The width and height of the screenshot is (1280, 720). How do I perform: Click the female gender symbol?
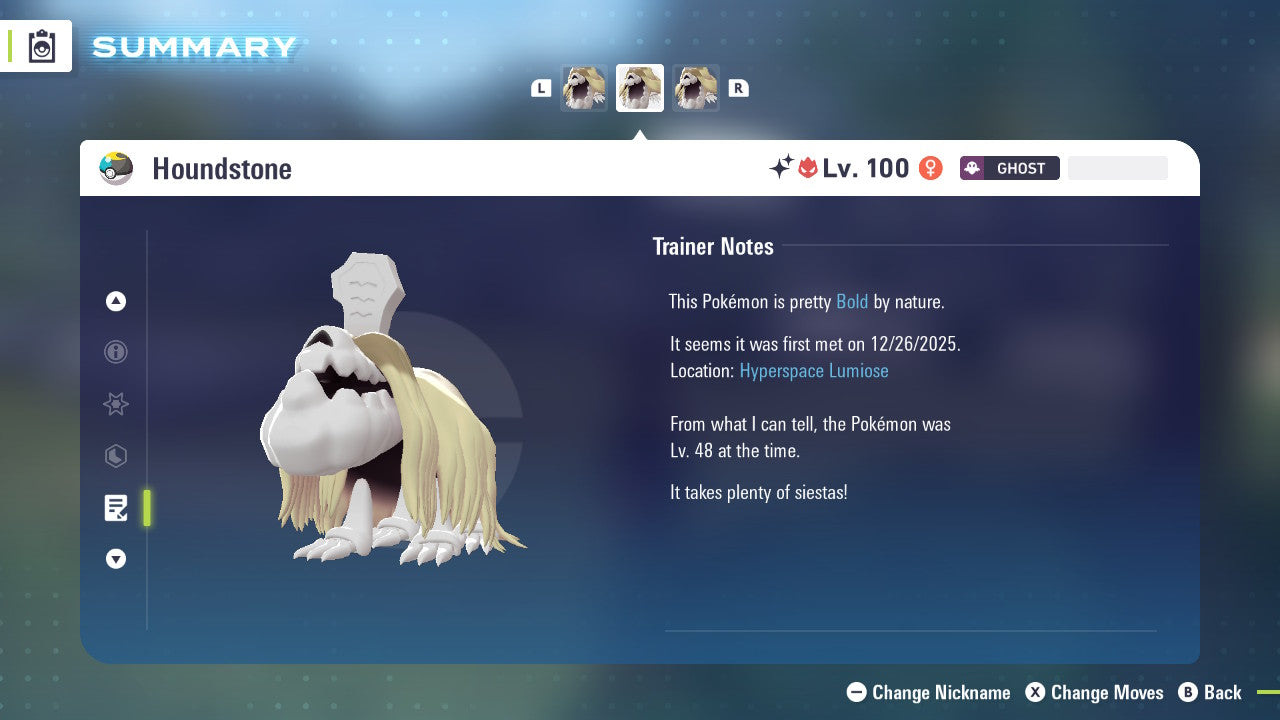(x=930, y=168)
